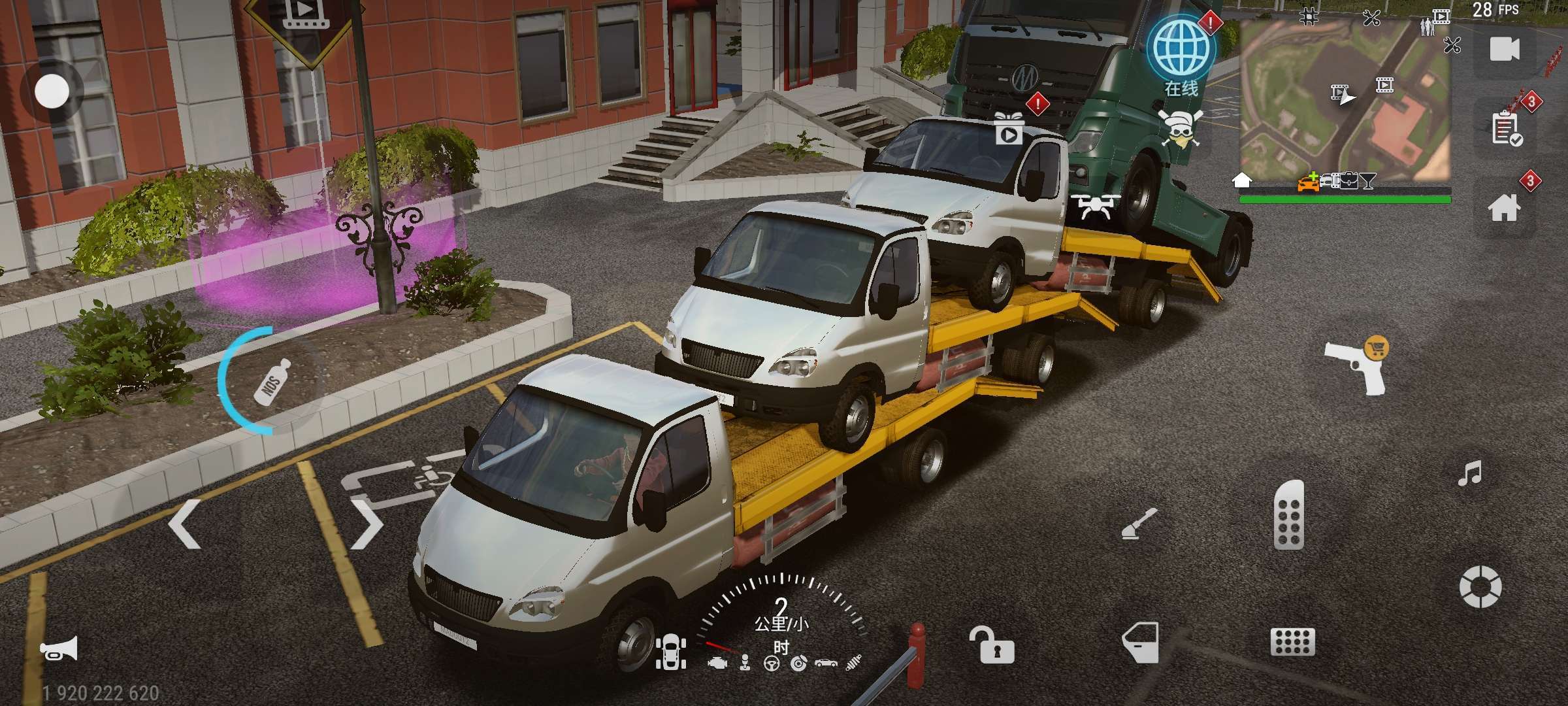Viewport: 1568px width, 706px height.
Task: Steer right with the arrow
Action: click(367, 523)
